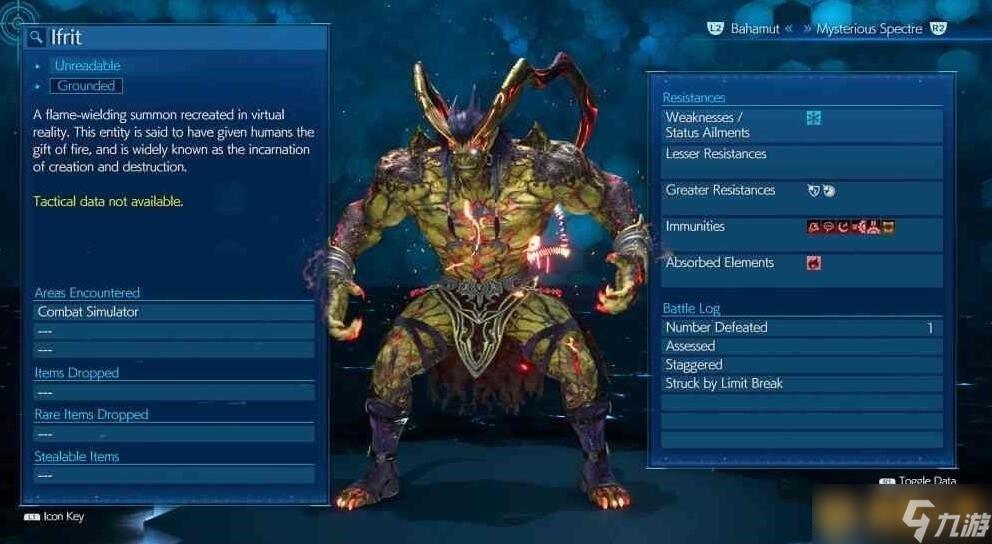Click the Number Defeated battle log row
This screenshot has height=544, width=992.
point(802,327)
